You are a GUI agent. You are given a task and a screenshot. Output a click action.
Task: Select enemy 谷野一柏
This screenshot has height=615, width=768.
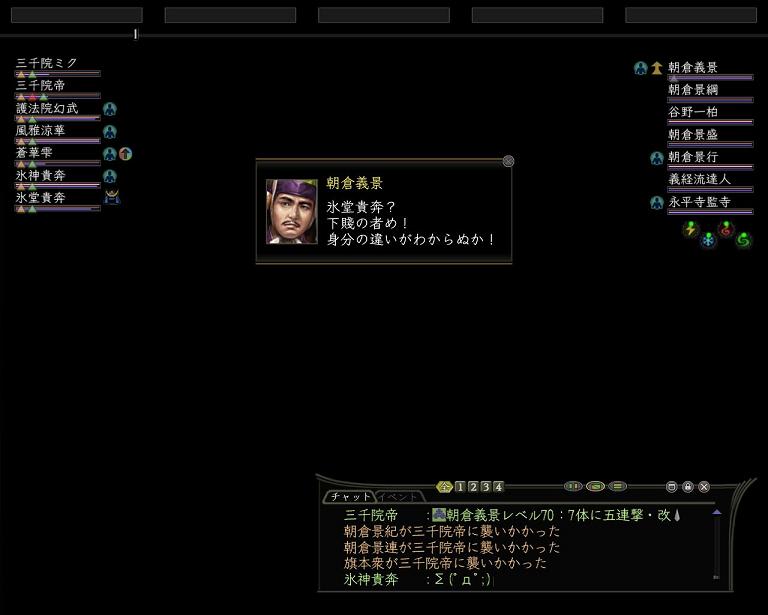pos(693,112)
